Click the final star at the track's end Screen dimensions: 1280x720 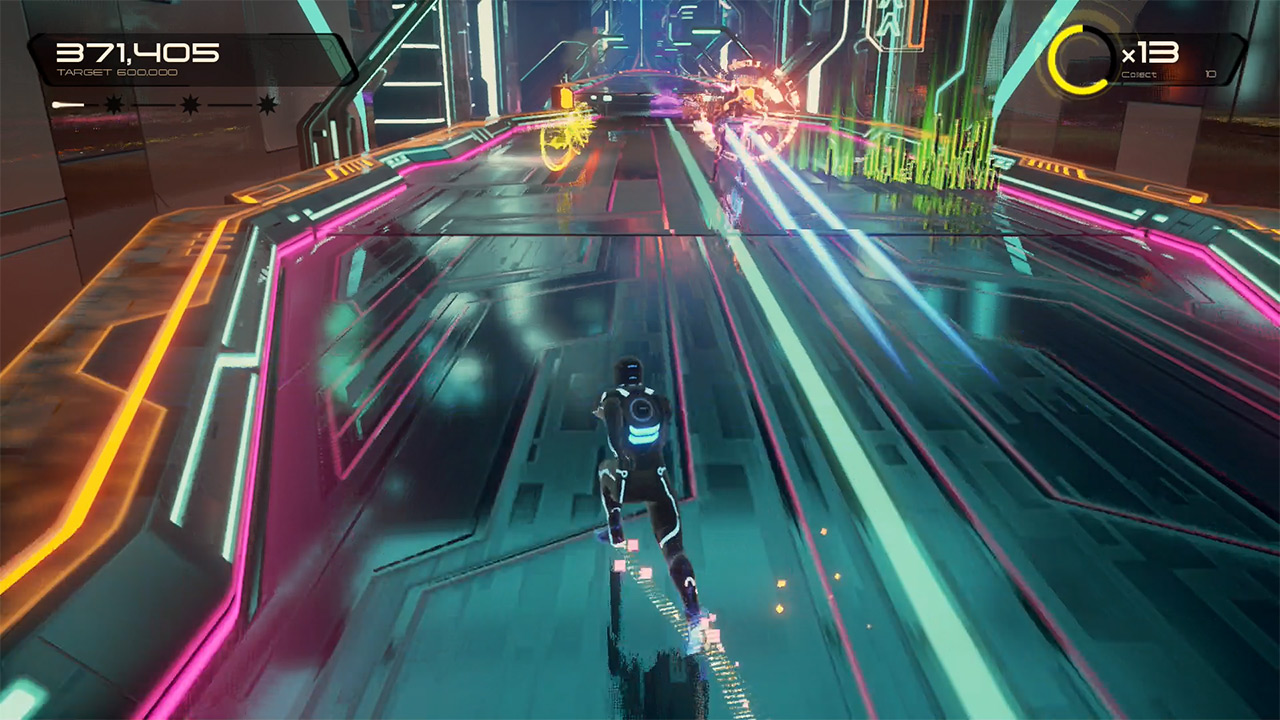point(267,105)
